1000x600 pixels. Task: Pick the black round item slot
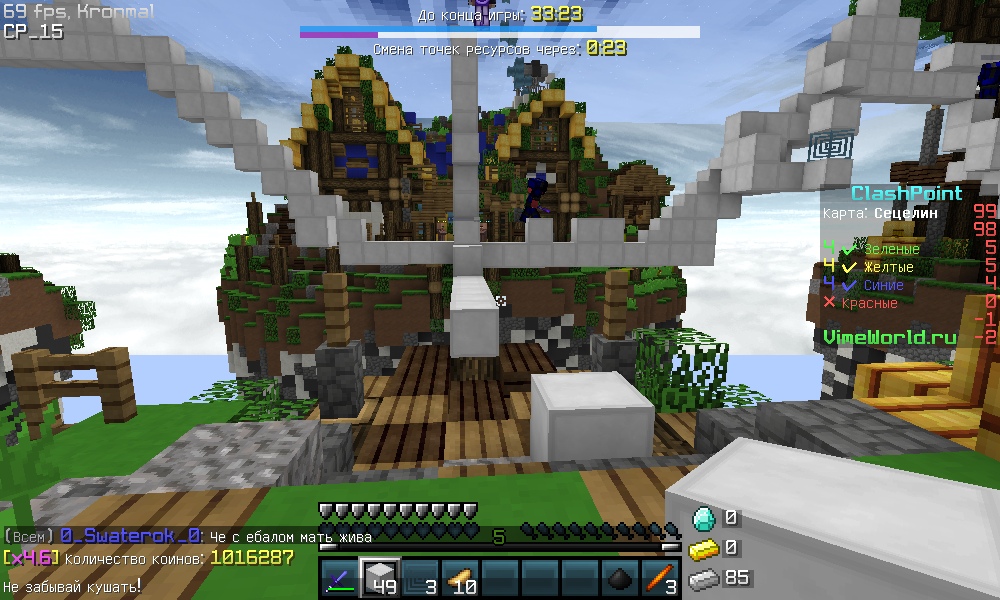pos(620,579)
